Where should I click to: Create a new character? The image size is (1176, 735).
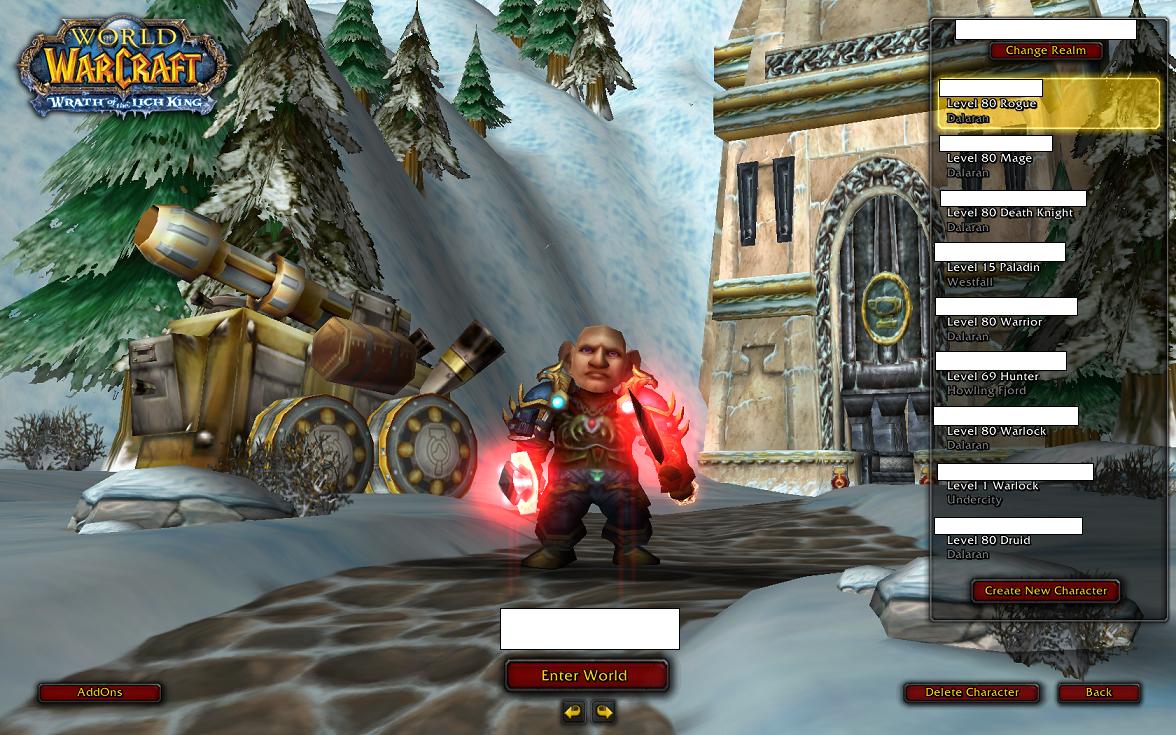(1045, 591)
